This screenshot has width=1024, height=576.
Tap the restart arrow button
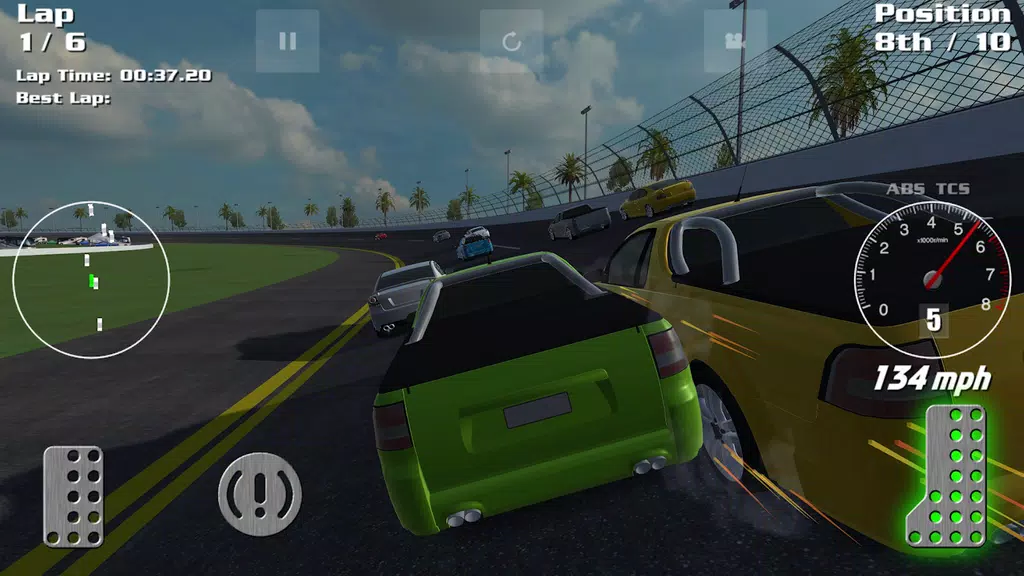pyautogui.click(x=511, y=41)
